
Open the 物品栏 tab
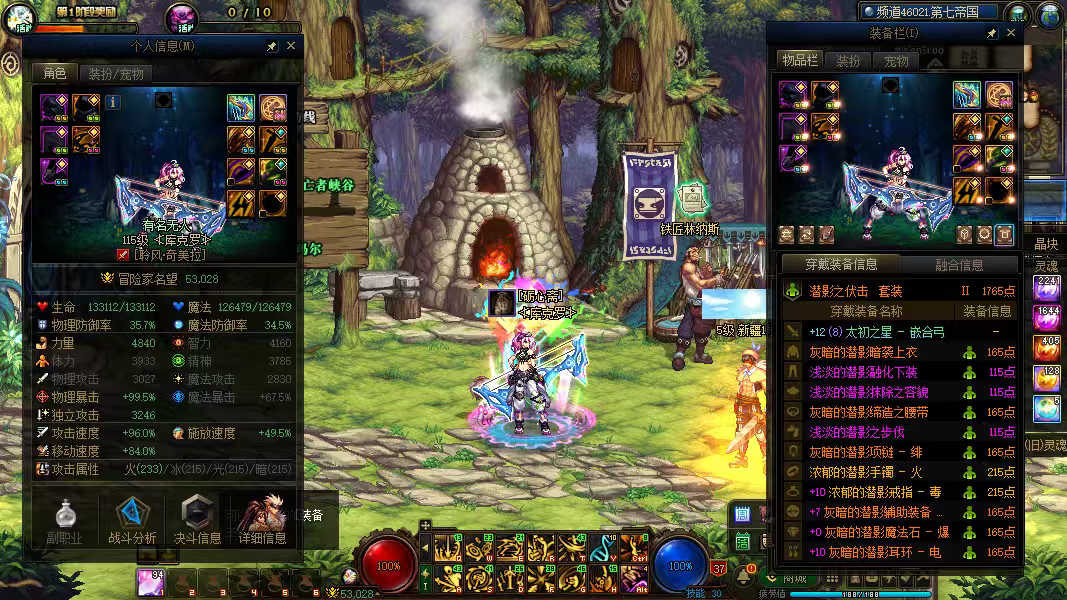799,61
